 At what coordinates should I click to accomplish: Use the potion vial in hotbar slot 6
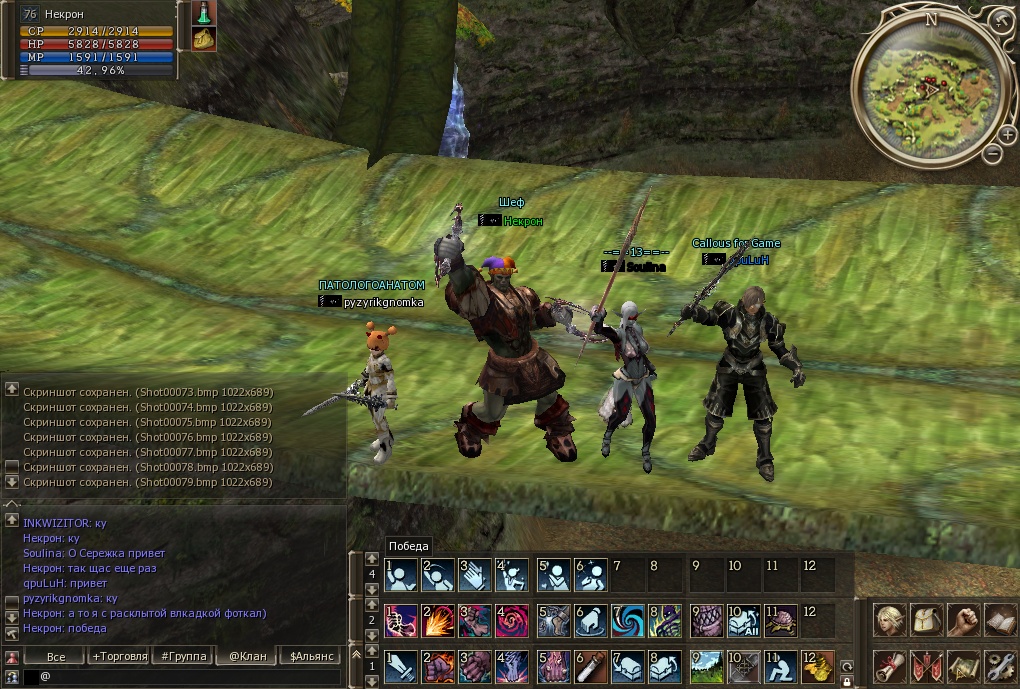(589, 665)
